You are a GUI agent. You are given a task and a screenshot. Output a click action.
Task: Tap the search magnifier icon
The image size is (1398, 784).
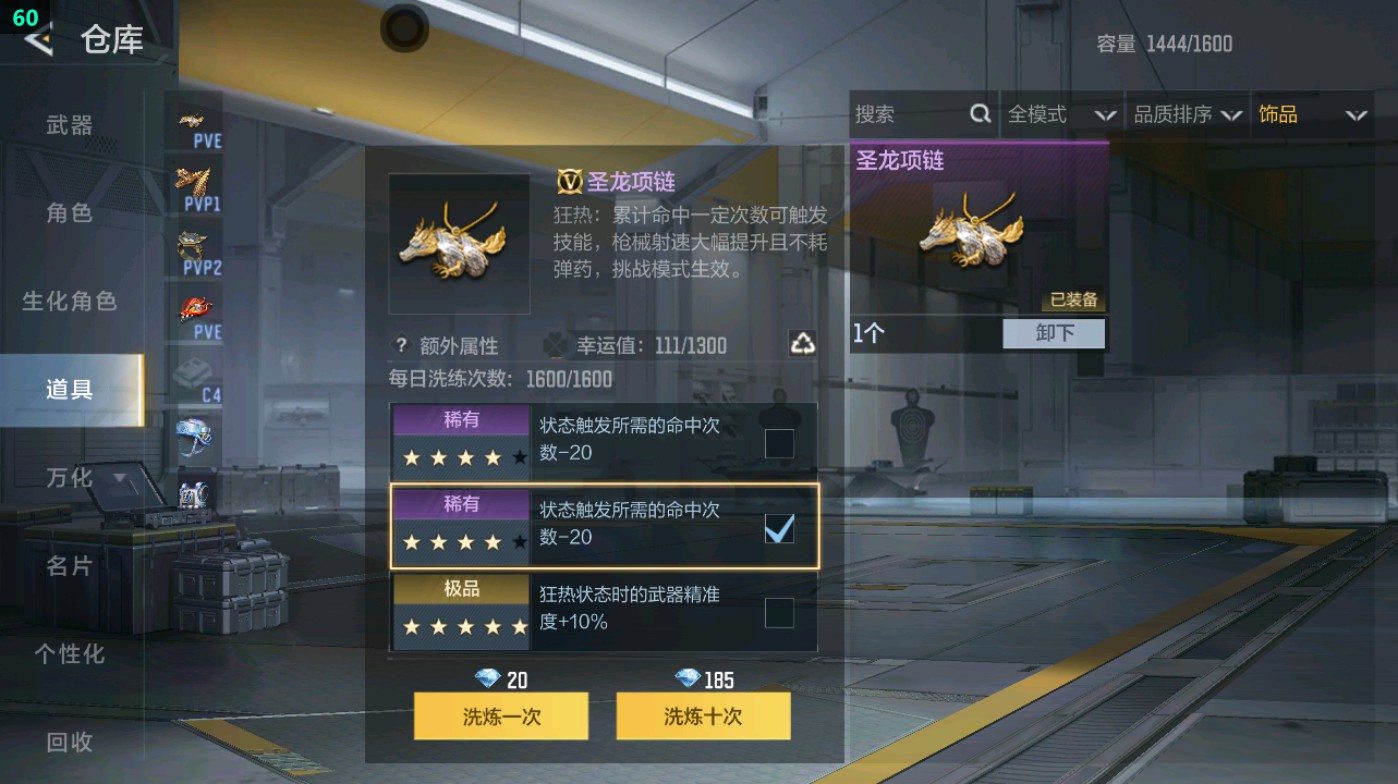(x=979, y=114)
